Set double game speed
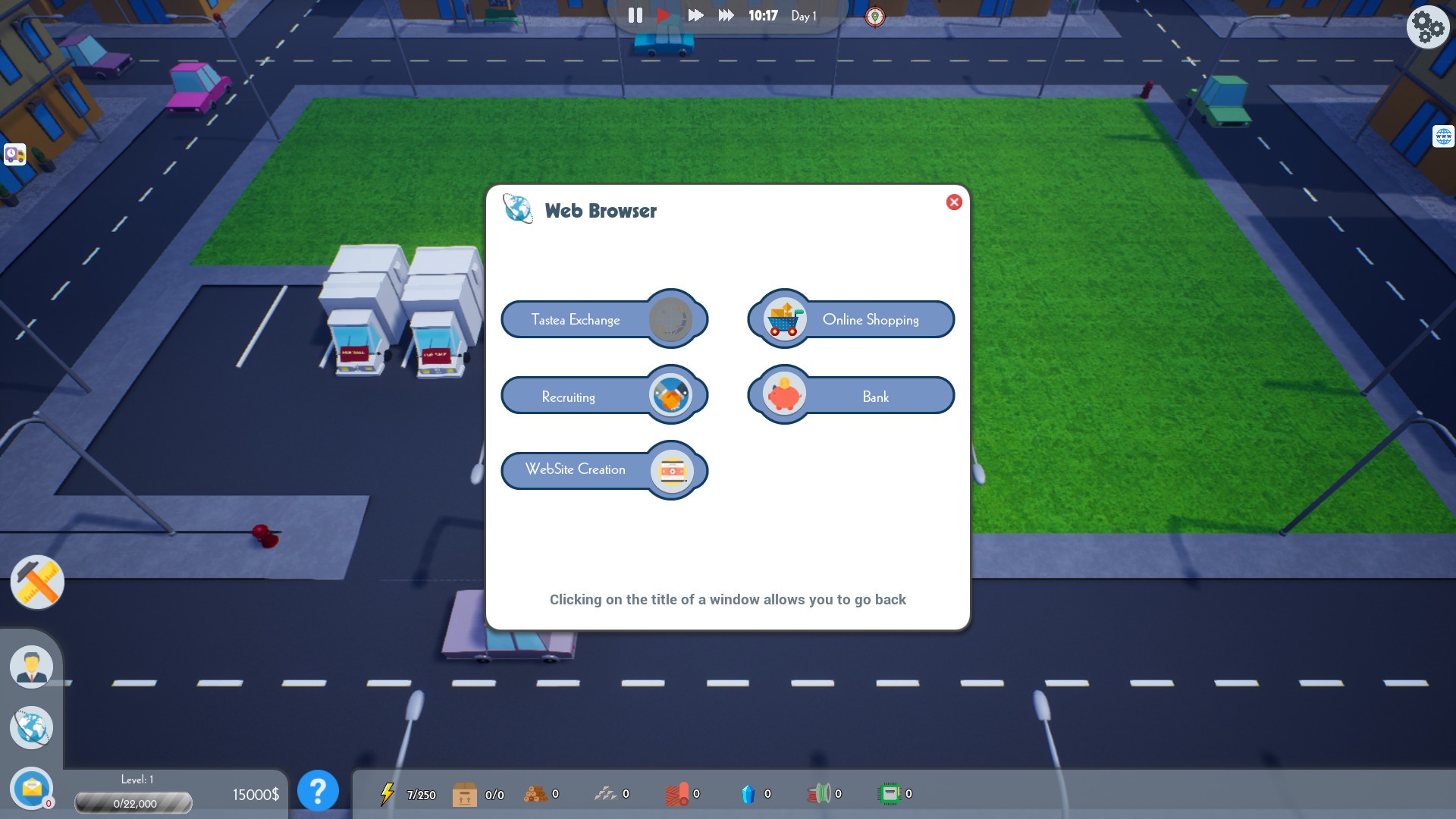 [695, 14]
